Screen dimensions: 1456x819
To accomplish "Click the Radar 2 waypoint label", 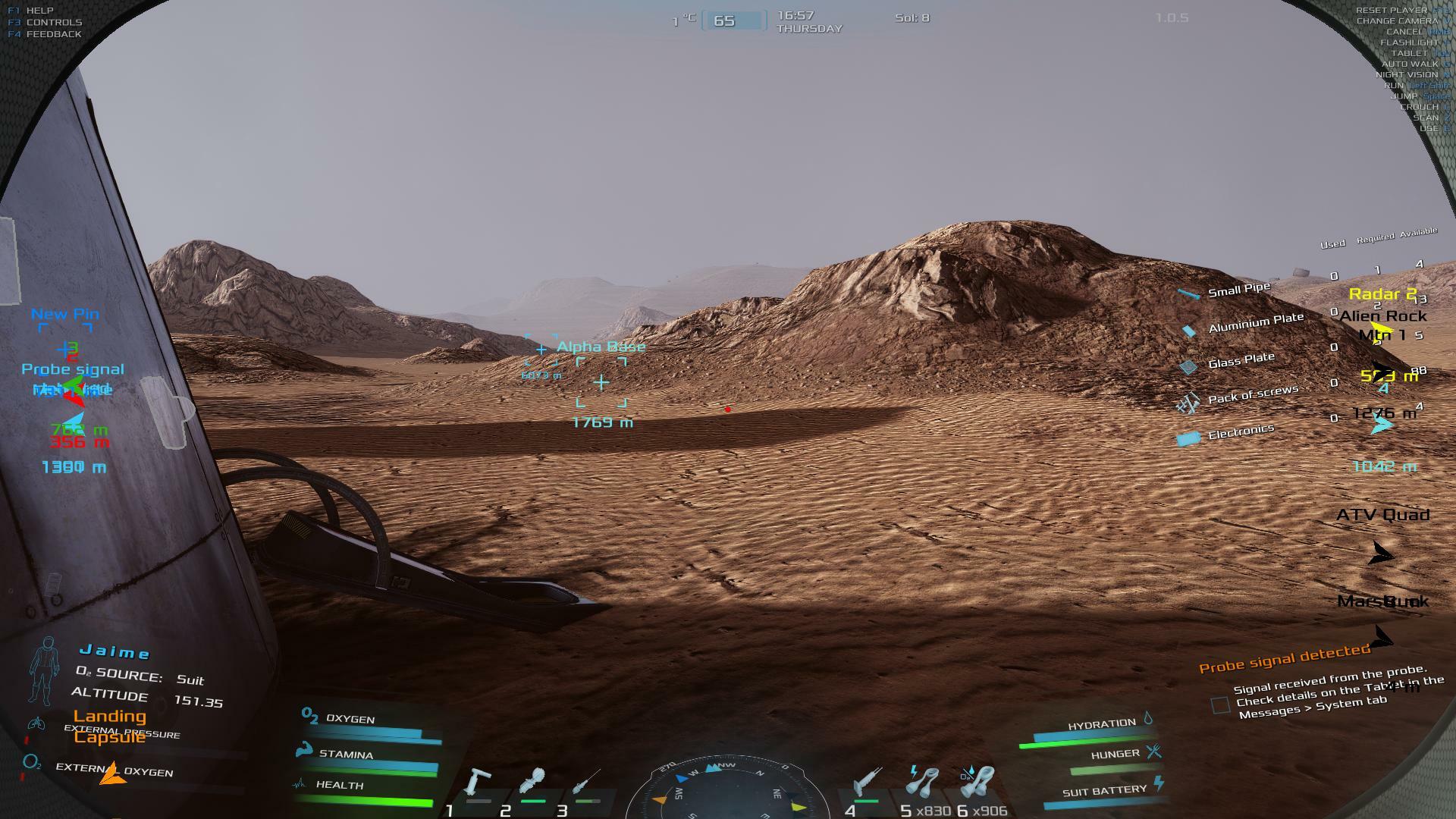I will [x=1382, y=294].
